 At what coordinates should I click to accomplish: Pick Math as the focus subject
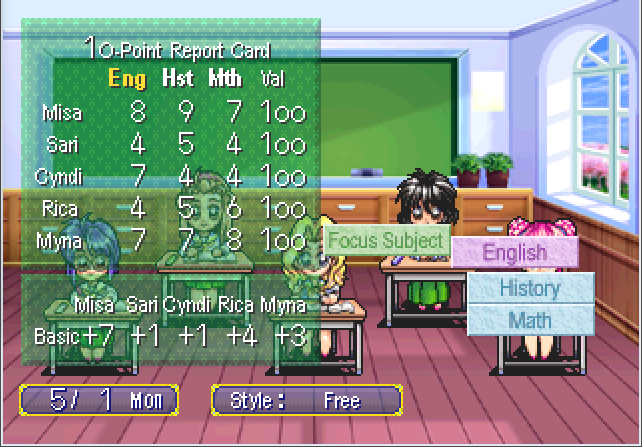pos(530,320)
